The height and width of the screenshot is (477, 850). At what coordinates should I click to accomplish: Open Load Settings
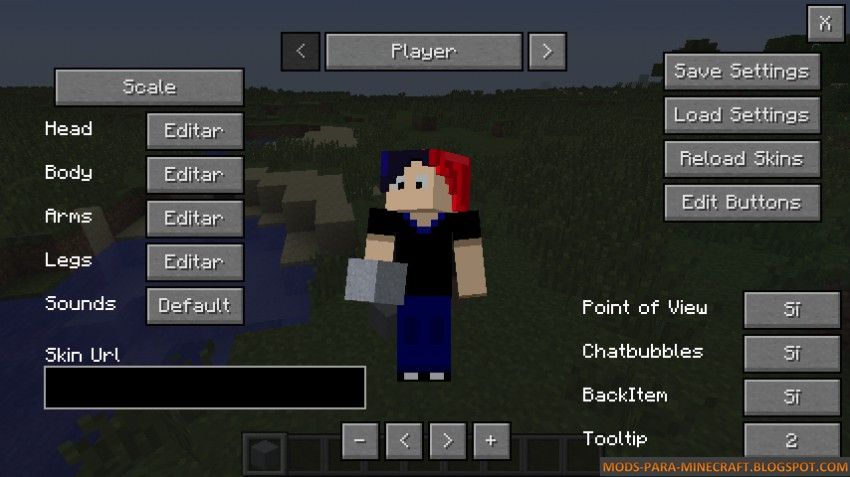pos(741,115)
